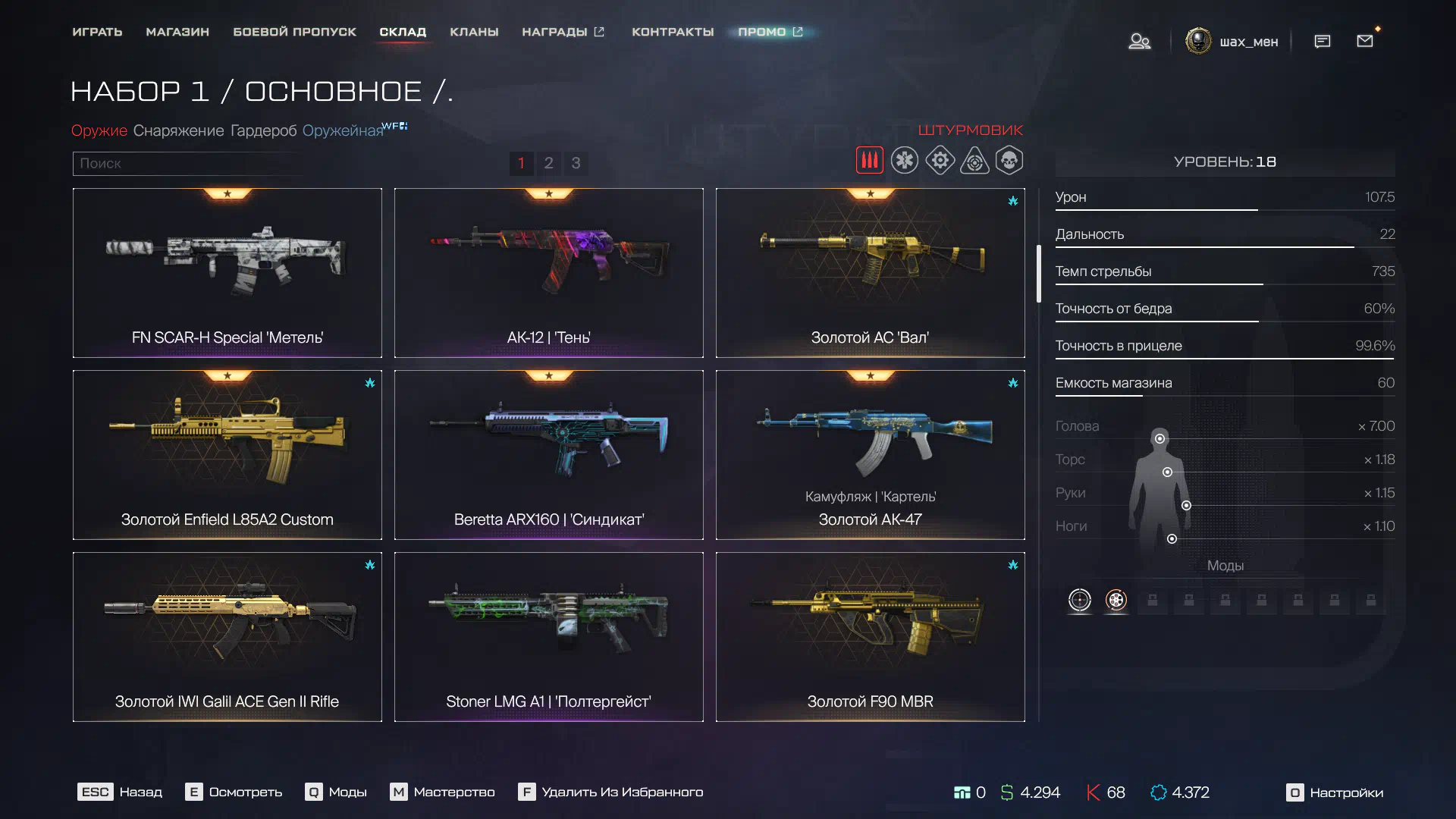The width and height of the screenshot is (1456, 819).
Task: Open the friends list icon
Action: click(1139, 41)
